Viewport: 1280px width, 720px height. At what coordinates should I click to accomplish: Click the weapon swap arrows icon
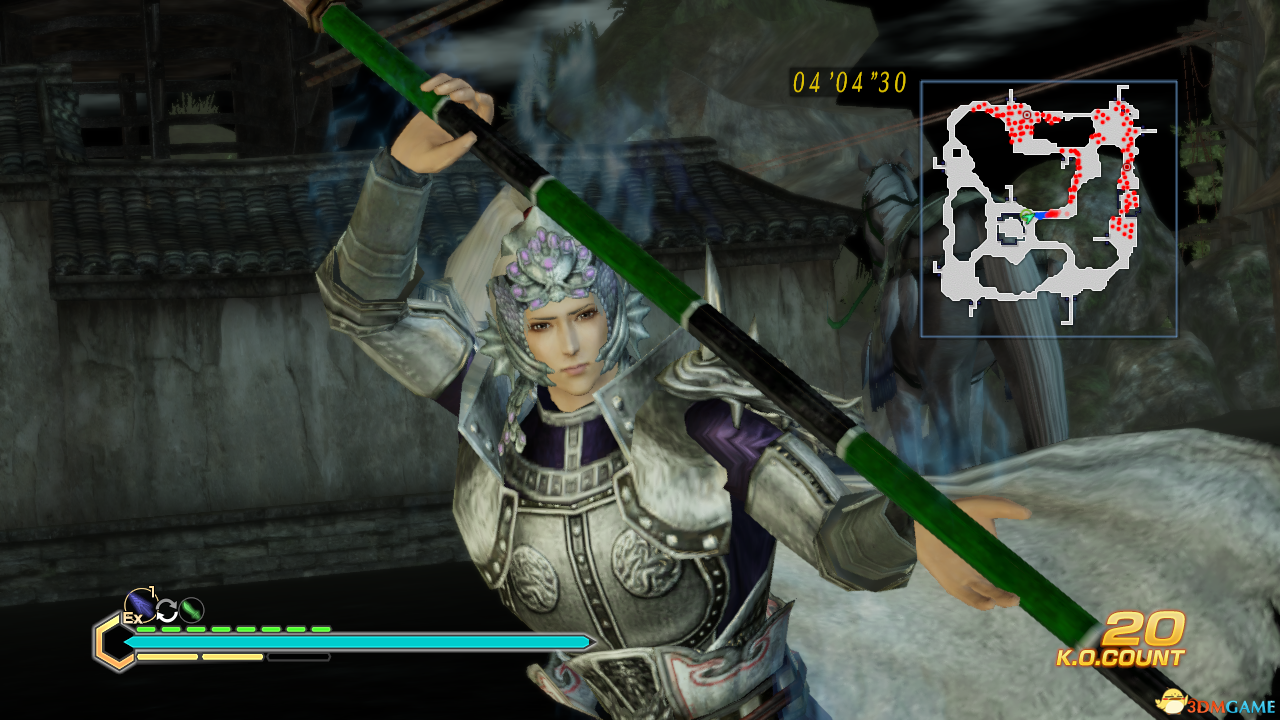(166, 610)
